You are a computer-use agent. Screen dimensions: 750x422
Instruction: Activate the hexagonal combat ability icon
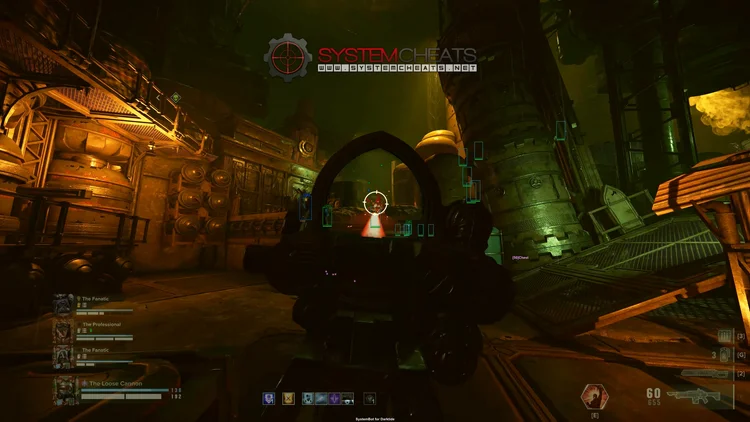[x=594, y=396]
